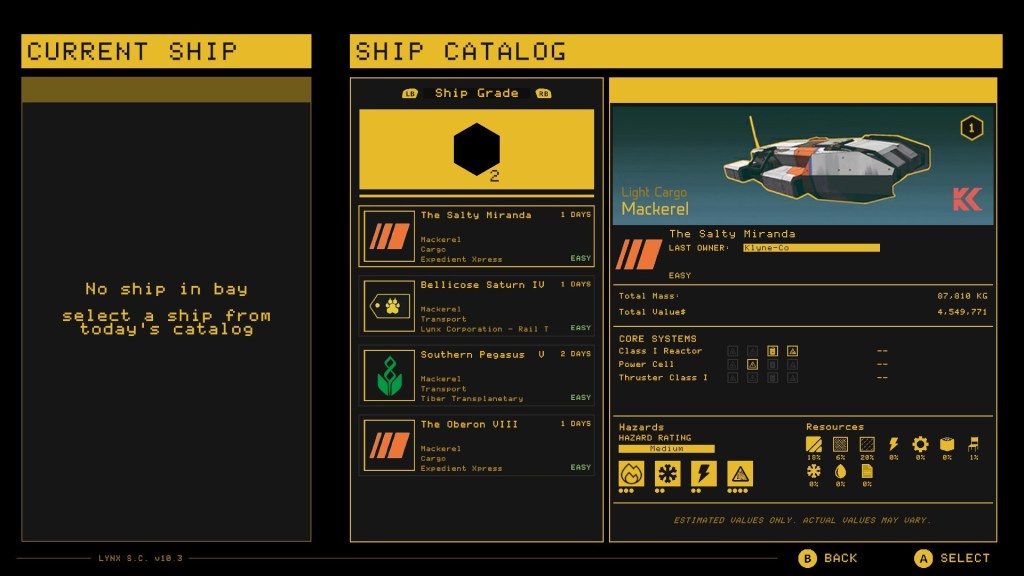Viewport: 1024px width, 576px height.
Task: Click the fire hazard icon
Action: pyautogui.click(x=632, y=473)
